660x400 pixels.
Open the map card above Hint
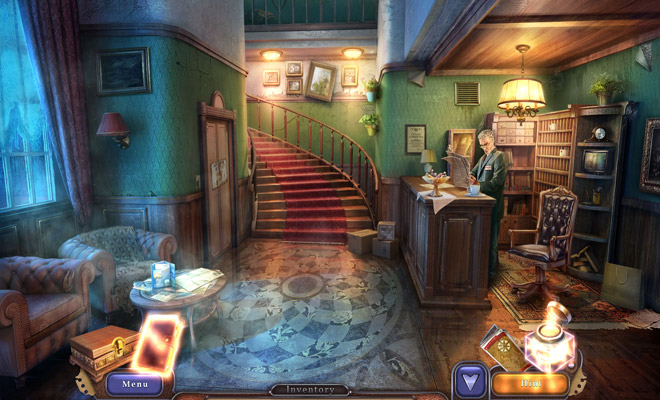[504, 346]
